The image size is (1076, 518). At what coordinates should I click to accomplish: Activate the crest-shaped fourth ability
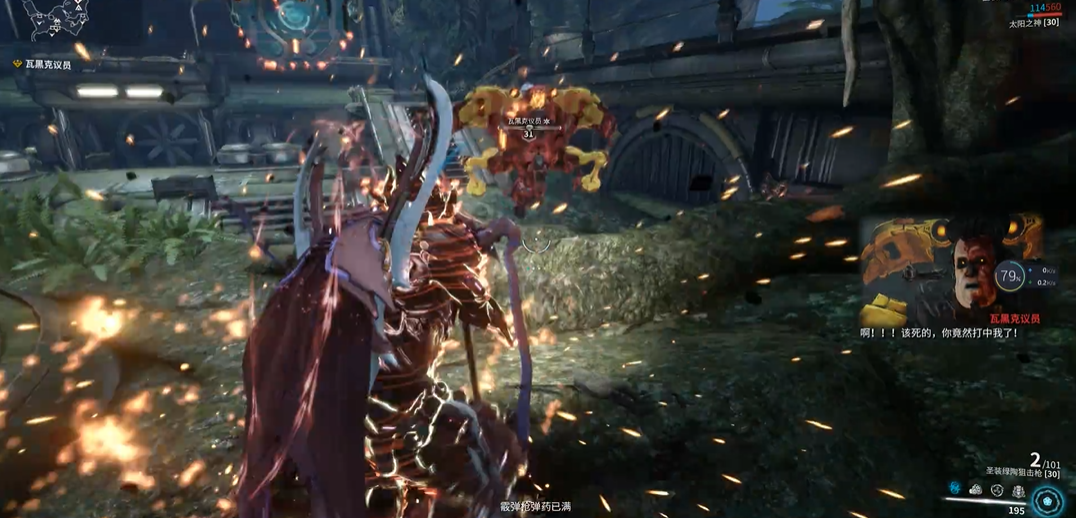[1018, 490]
